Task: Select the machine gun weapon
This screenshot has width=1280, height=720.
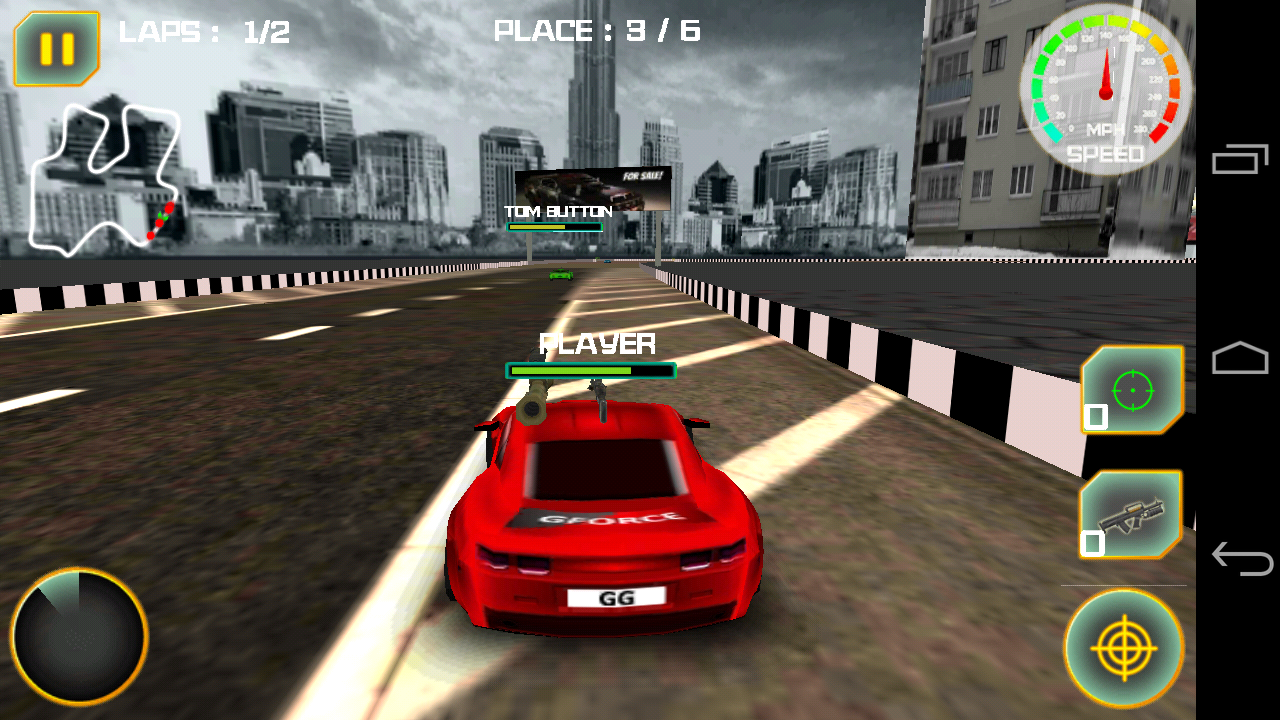Action: [1133, 513]
